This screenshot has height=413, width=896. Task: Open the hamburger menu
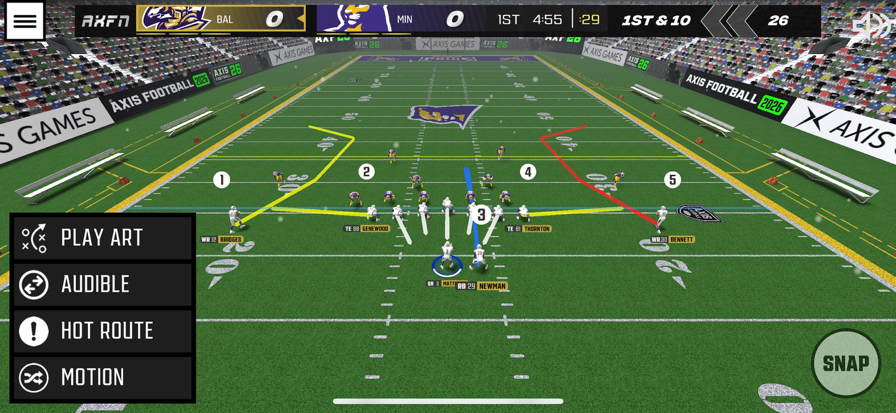[25, 21]
